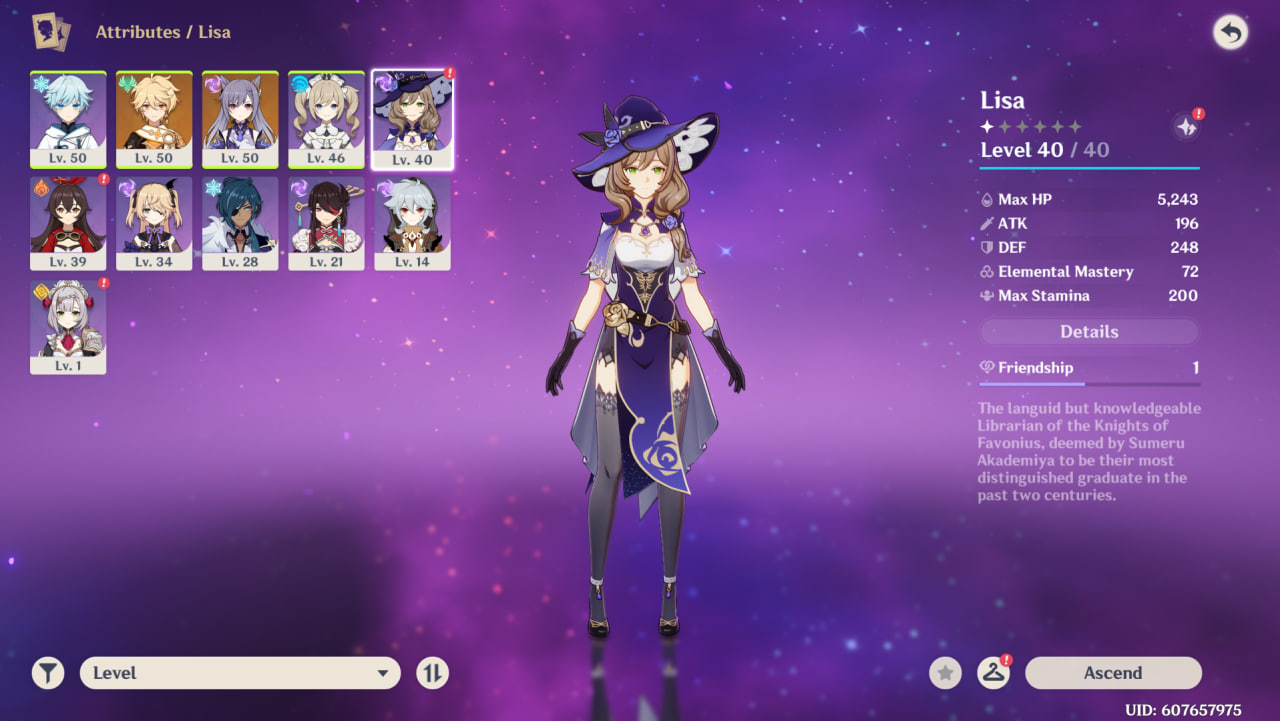
Task: Select Noelle at level 1
Action: pyautogui.click(x=68, y=327)
